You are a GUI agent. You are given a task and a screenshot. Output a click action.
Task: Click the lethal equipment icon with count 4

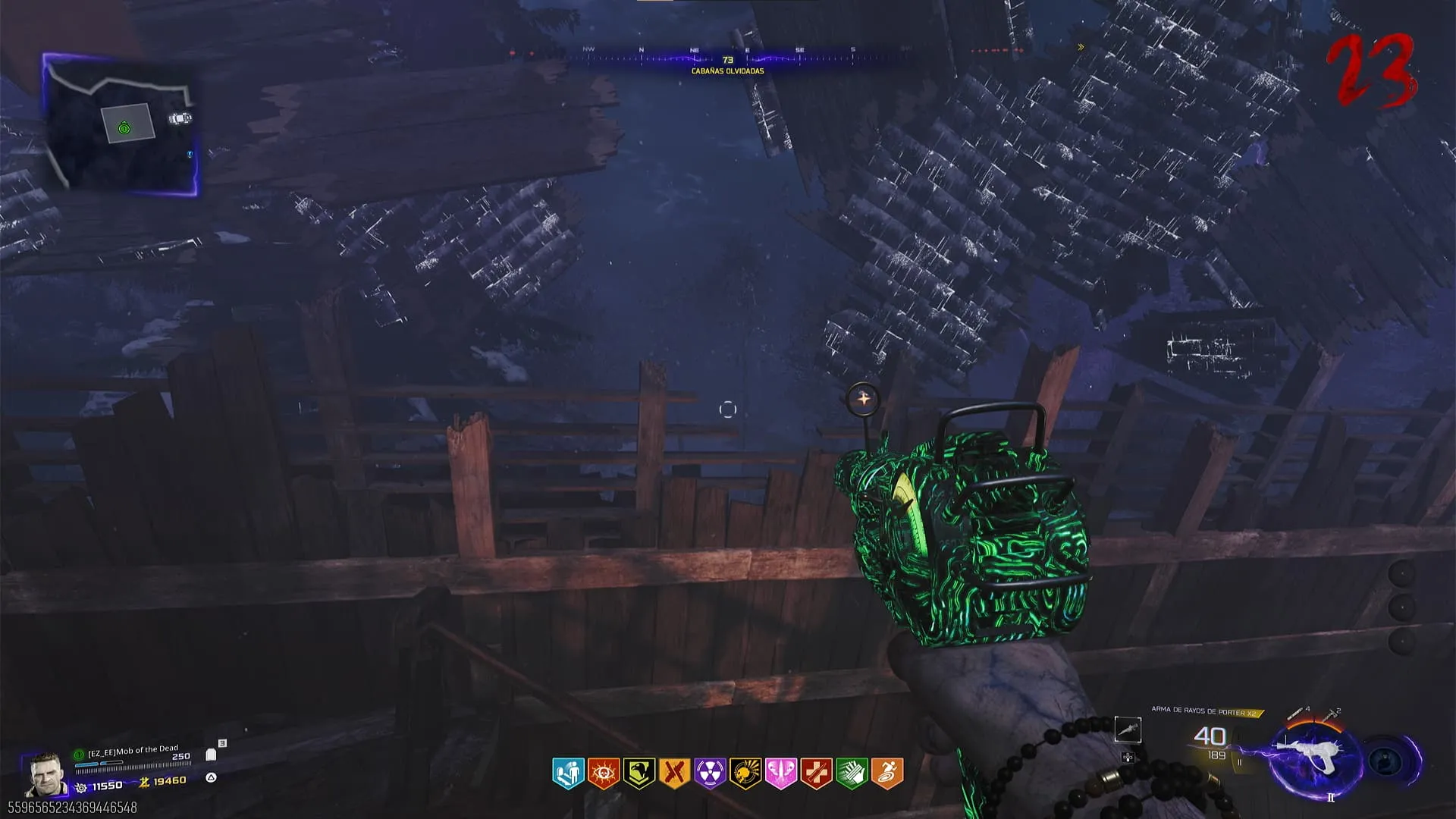pyautogui.click(x=1299, y=714)
